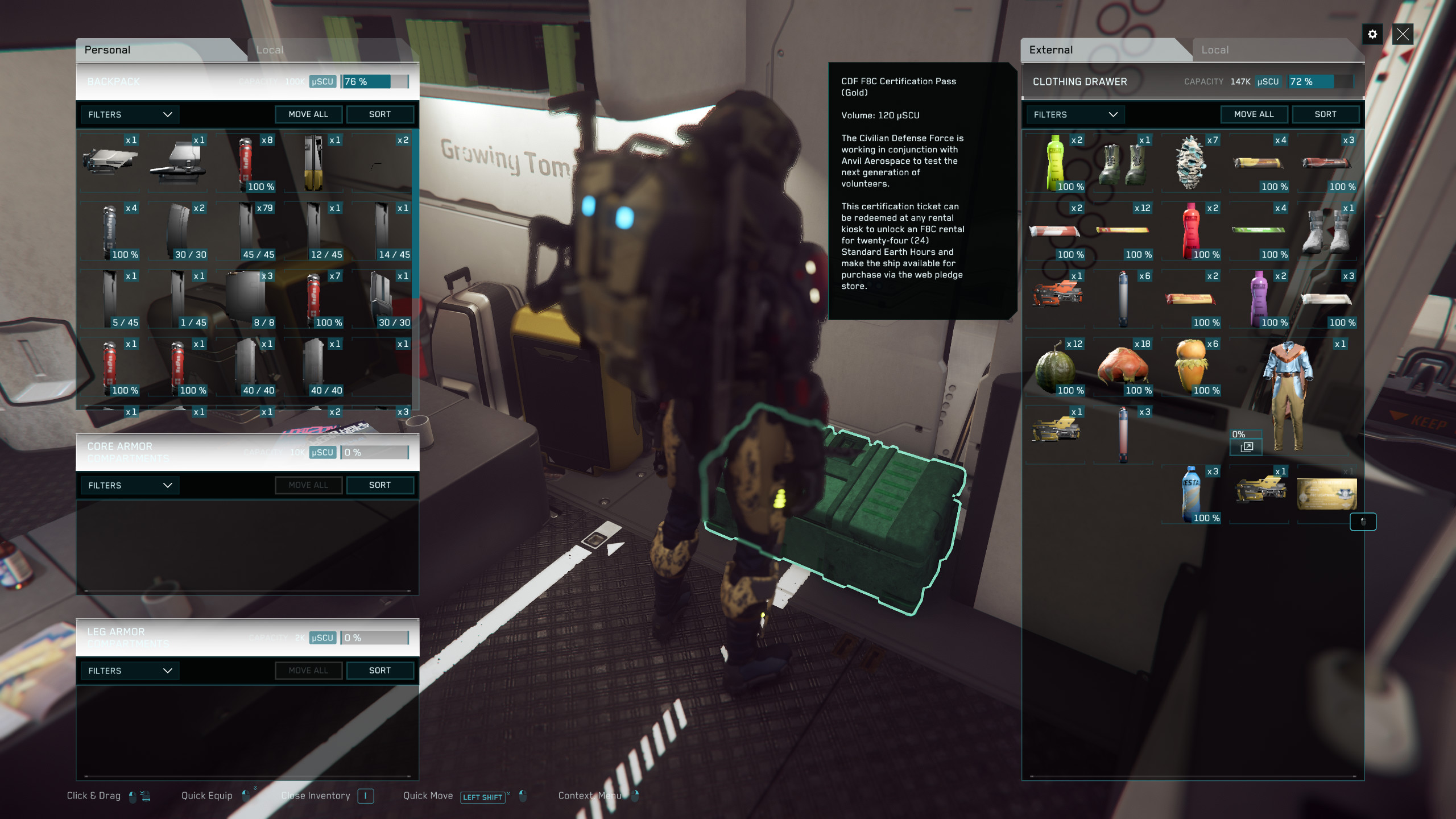Select the blue jacket and tan pants outfit
1456x819 pixels.
click(x=1289, y=395)
